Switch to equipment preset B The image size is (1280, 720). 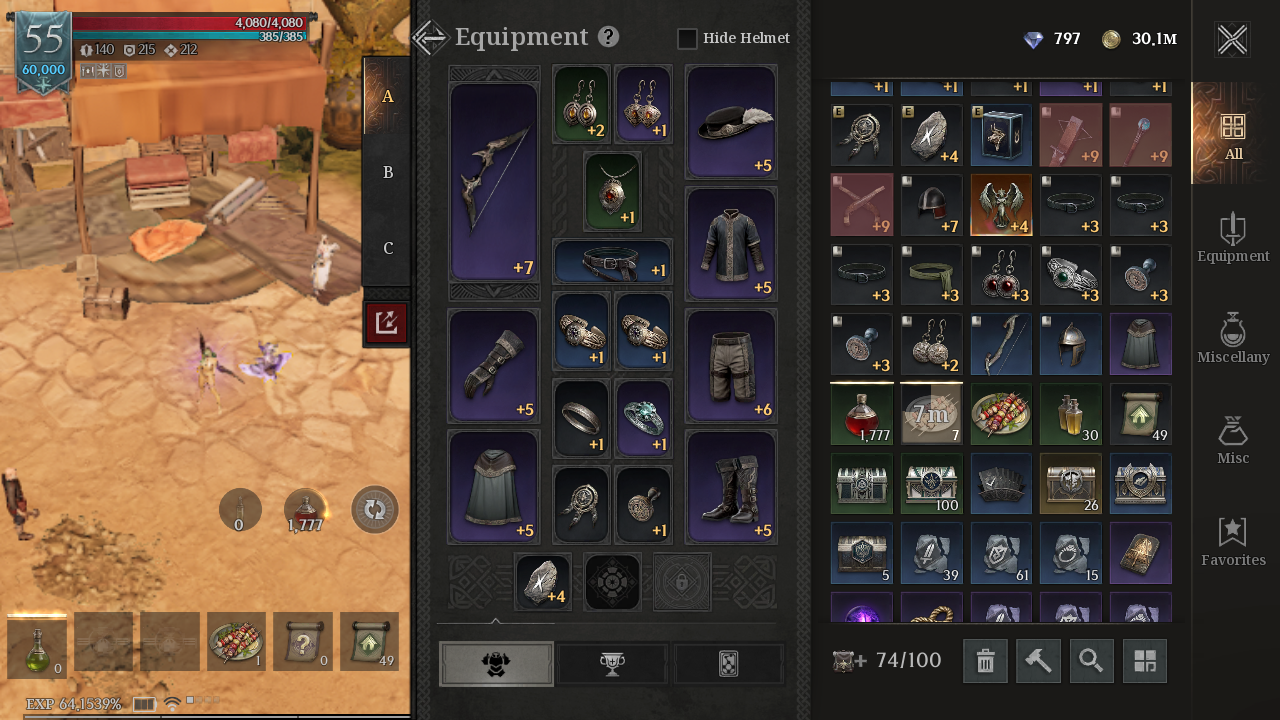tap(388, 172)
